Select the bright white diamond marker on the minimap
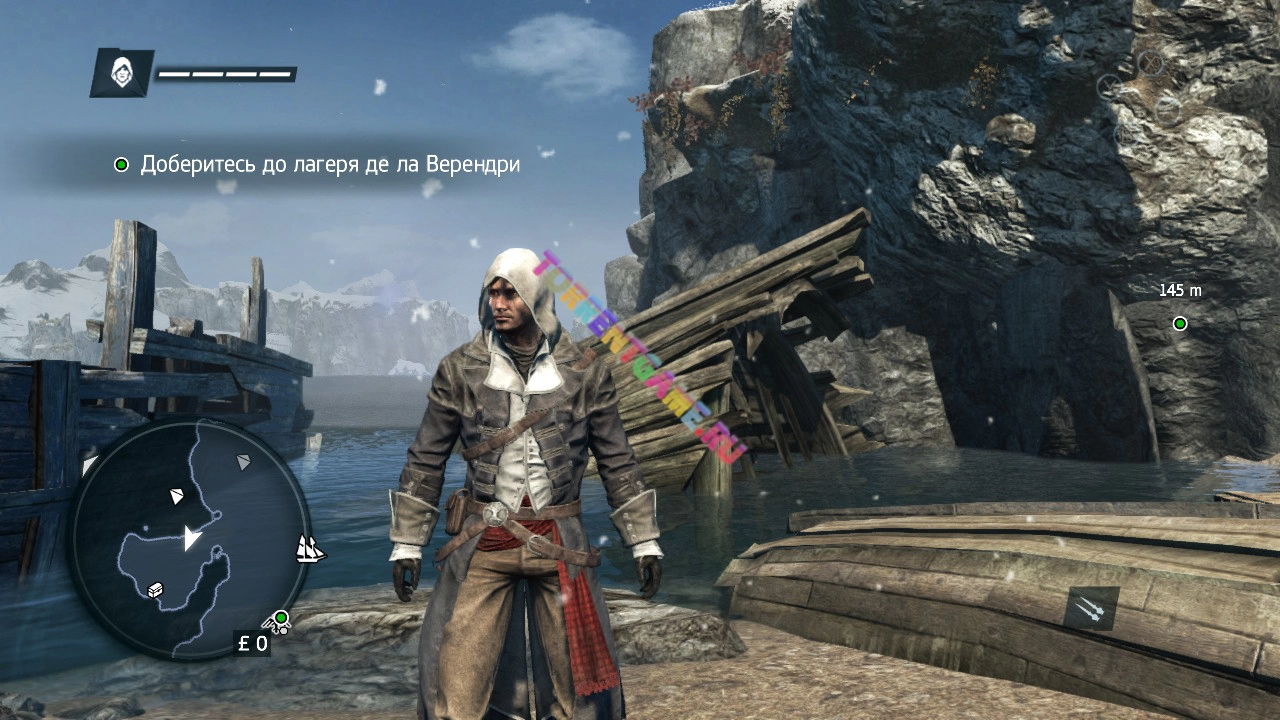 click(x=177, y=495)
